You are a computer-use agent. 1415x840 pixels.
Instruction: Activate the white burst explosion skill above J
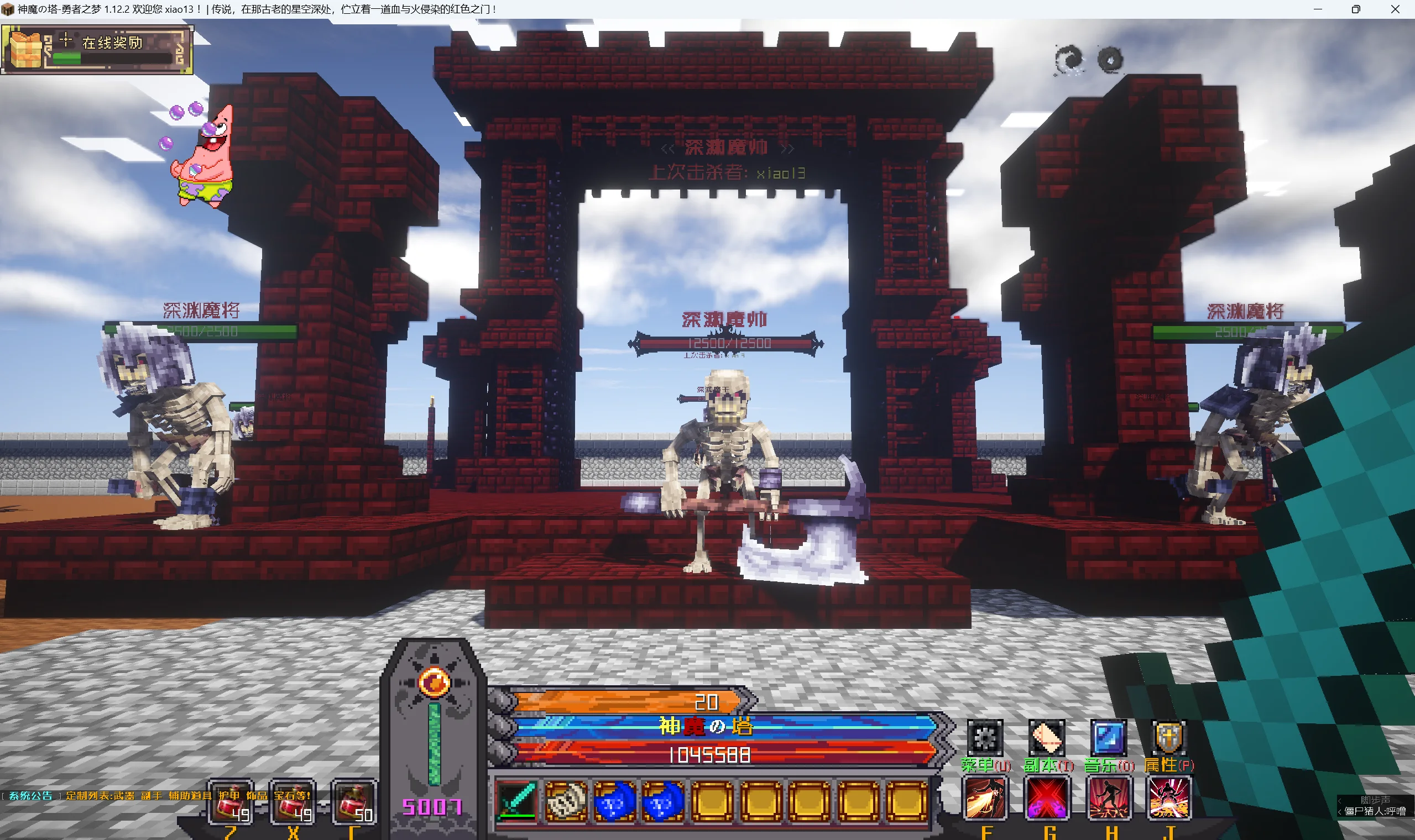[1169, 799]
